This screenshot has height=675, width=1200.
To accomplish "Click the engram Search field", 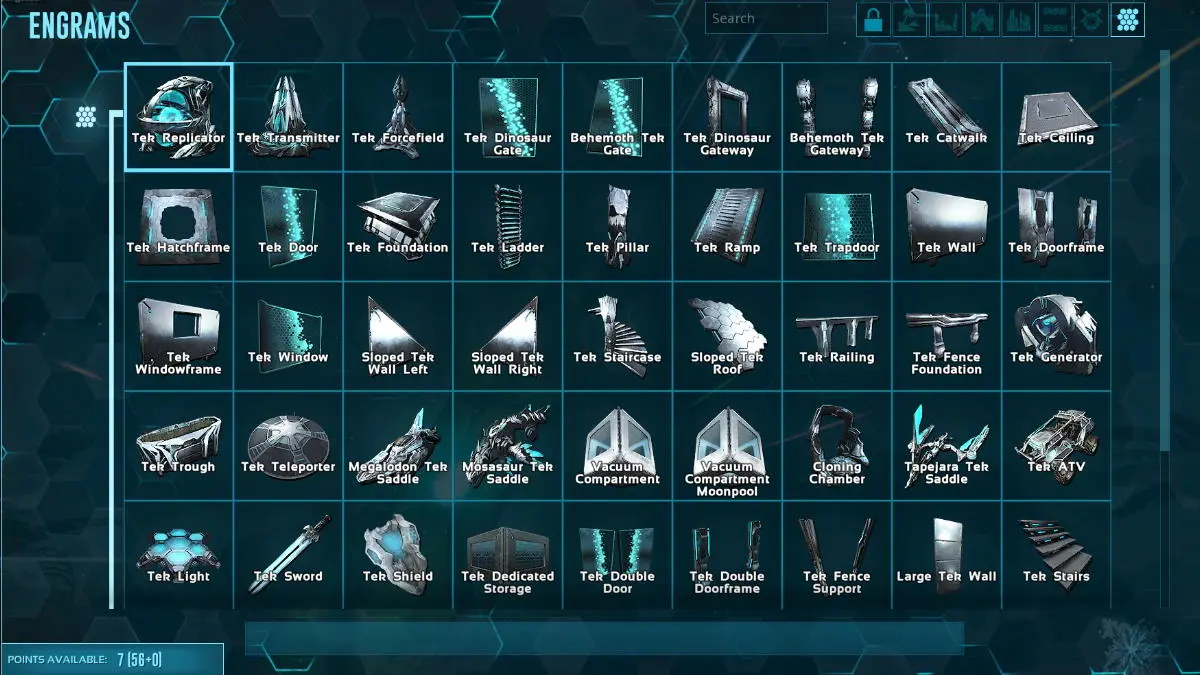I will 766,18.
